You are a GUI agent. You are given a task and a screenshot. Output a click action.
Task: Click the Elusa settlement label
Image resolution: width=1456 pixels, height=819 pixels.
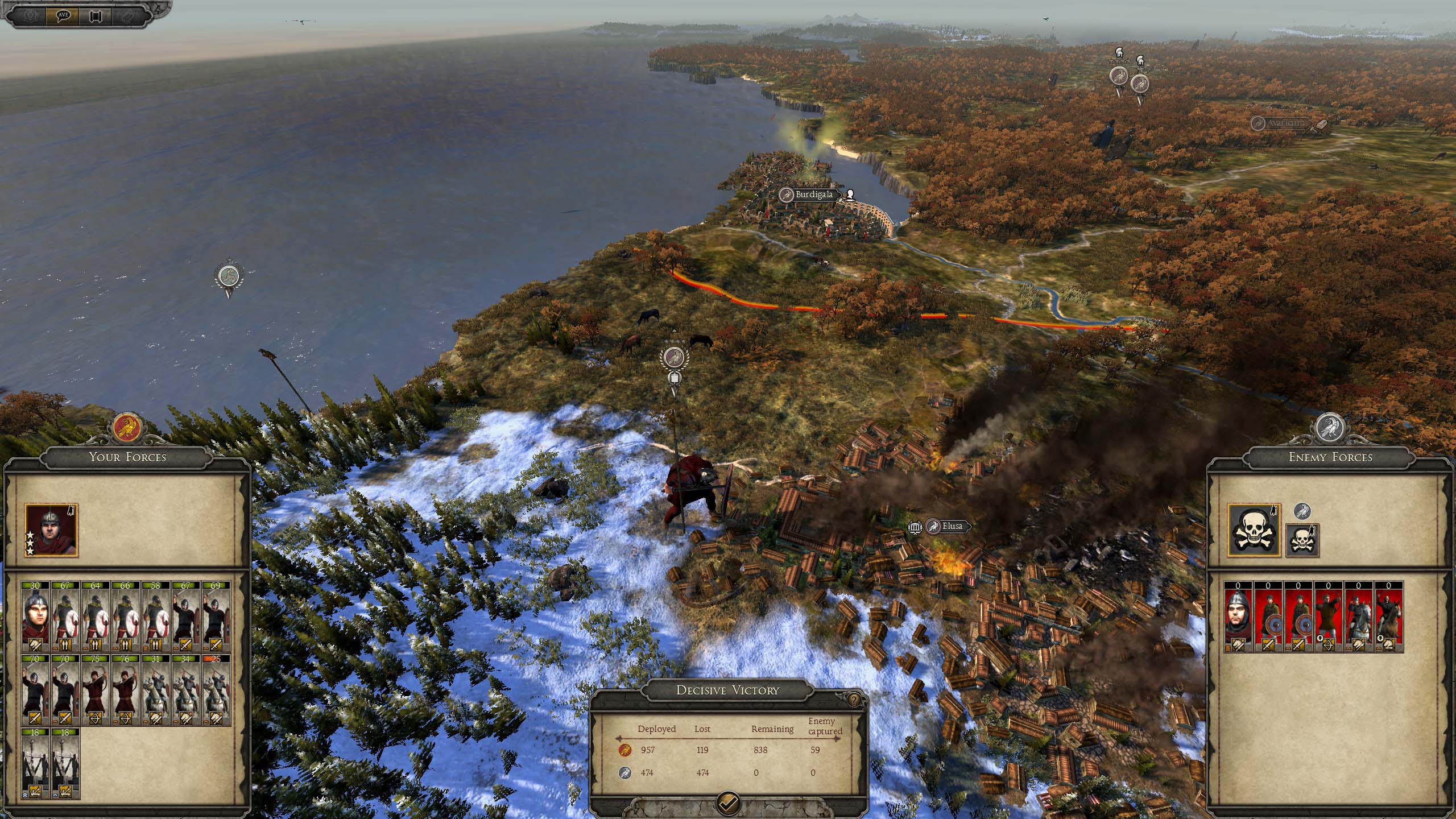(x=952, y=526)
